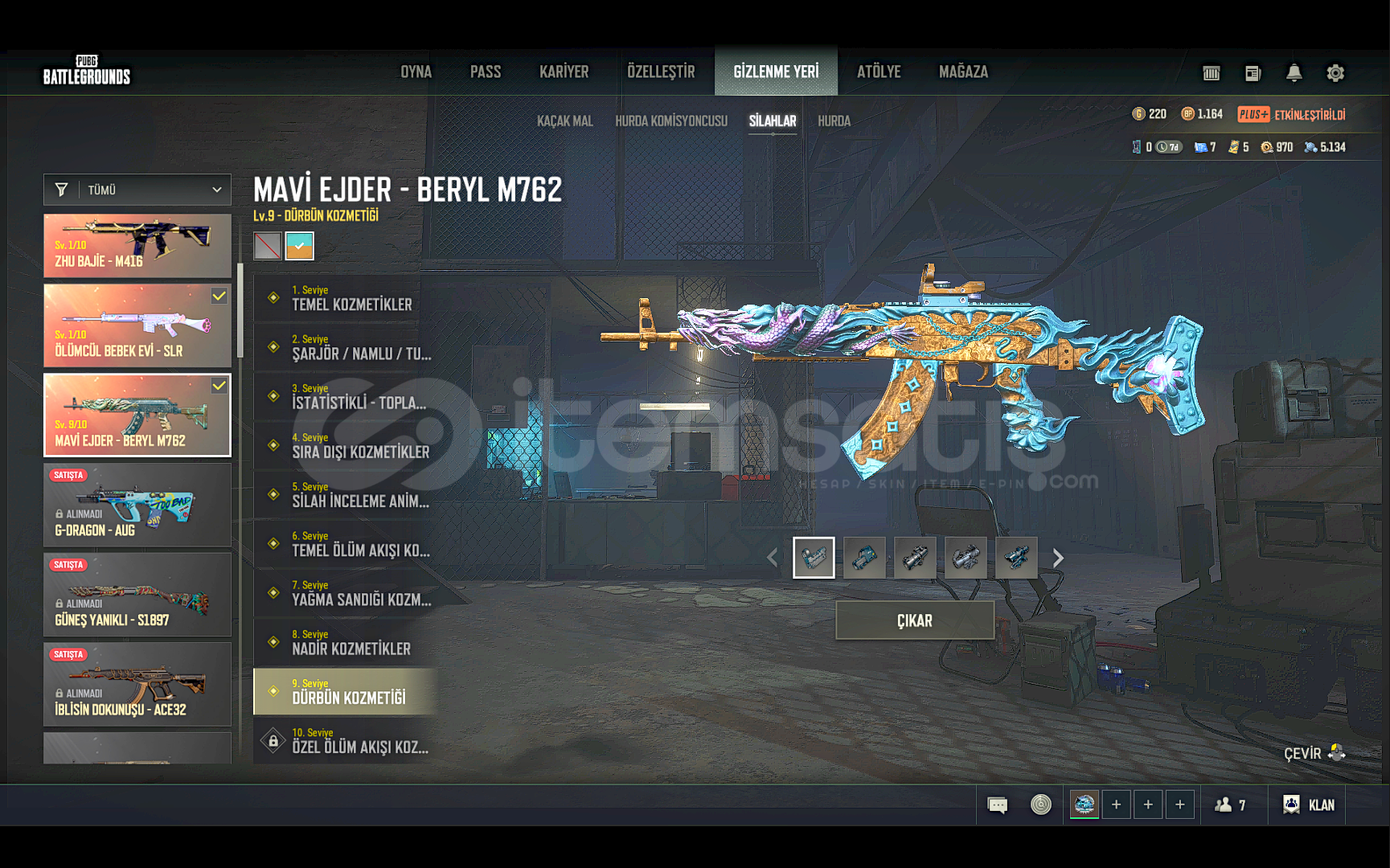The height and width of the screenshot is (868, 1390).
Task: Open notifications bell icon
Action: (1294, 73)
